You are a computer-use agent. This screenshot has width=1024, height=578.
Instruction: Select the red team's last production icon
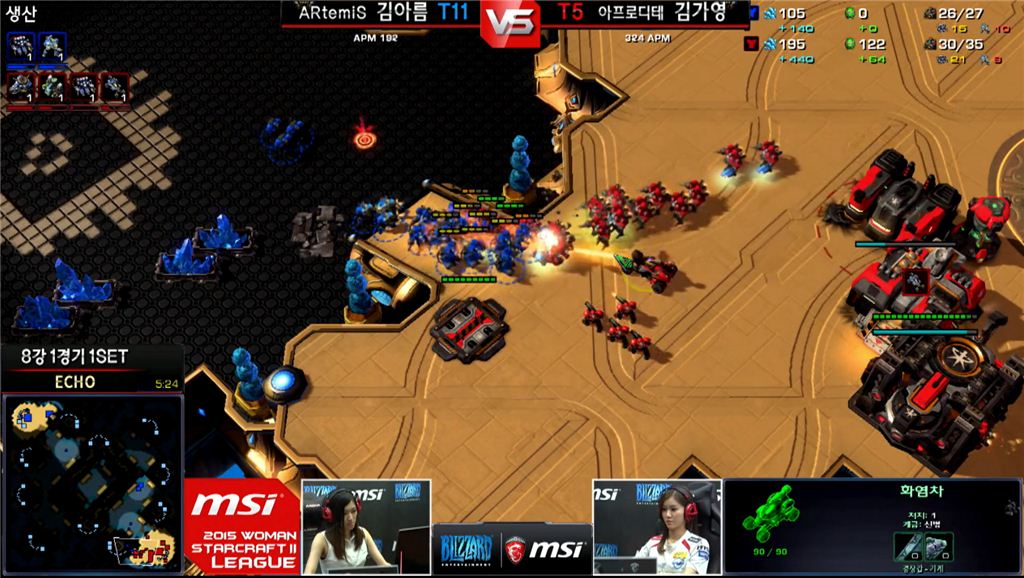tap(115, 88)
